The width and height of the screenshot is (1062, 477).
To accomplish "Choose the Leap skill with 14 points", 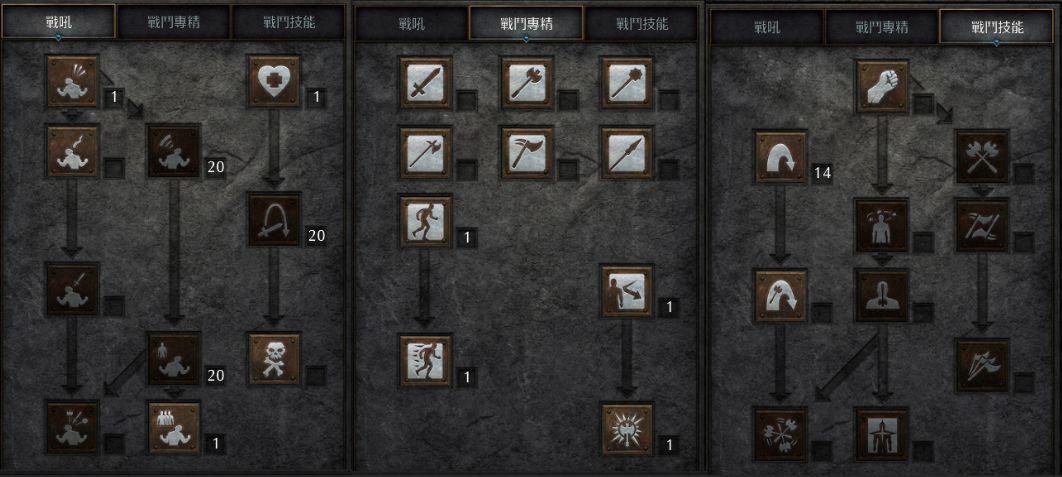I will coord(782,156).
